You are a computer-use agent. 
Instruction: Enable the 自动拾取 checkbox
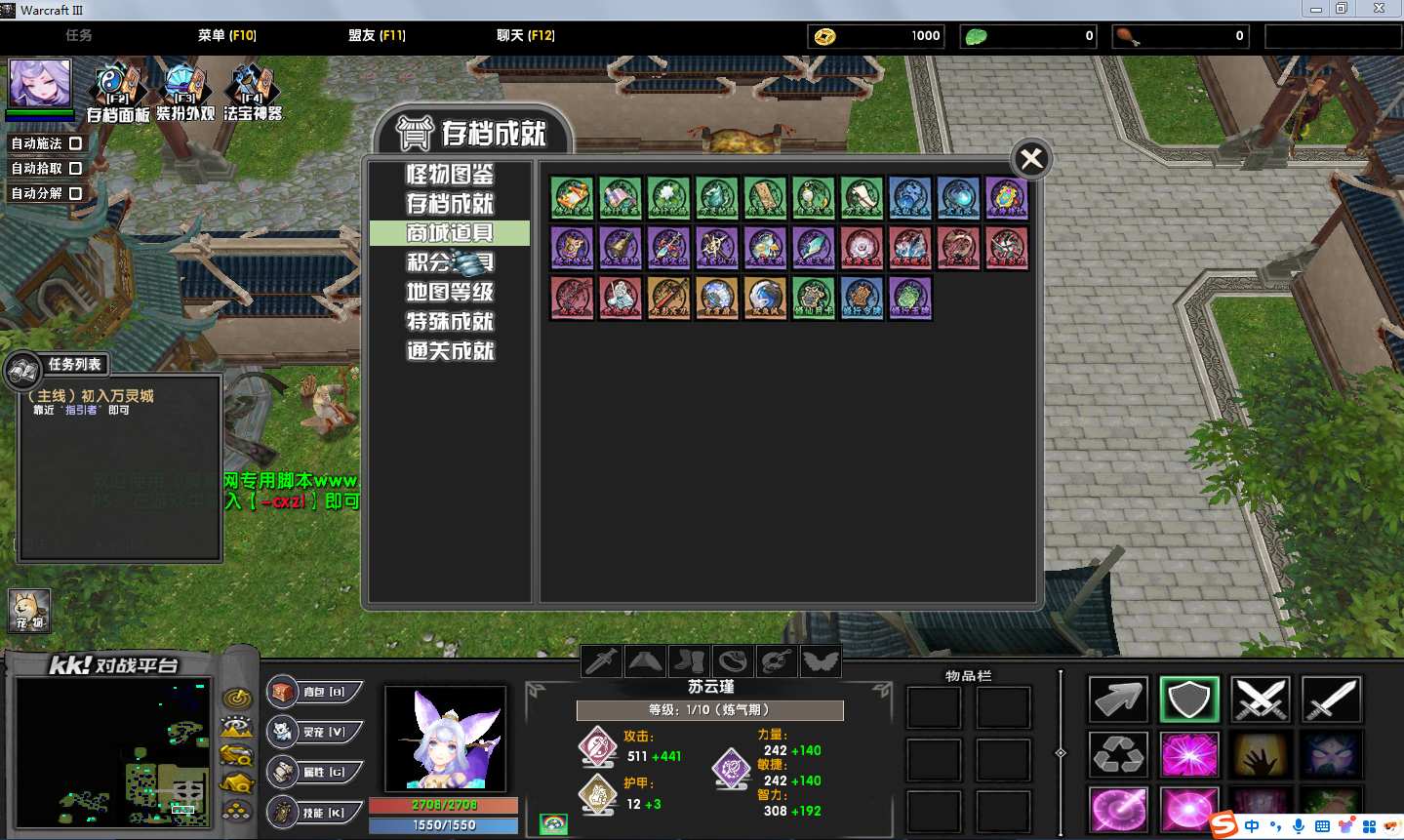pyautogui.click(x=75, y=168)
